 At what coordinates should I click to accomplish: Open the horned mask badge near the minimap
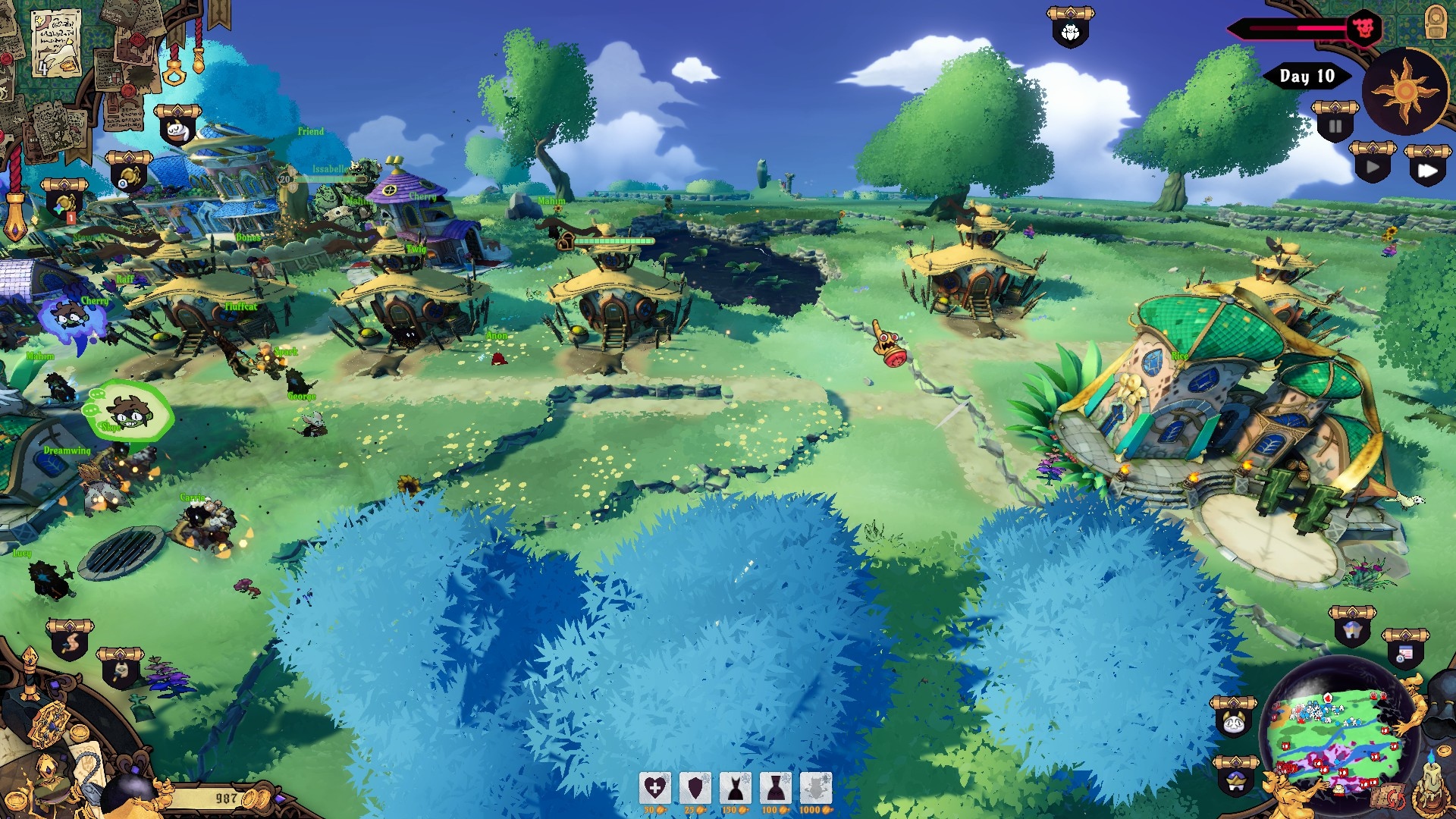click(1233, 720)
